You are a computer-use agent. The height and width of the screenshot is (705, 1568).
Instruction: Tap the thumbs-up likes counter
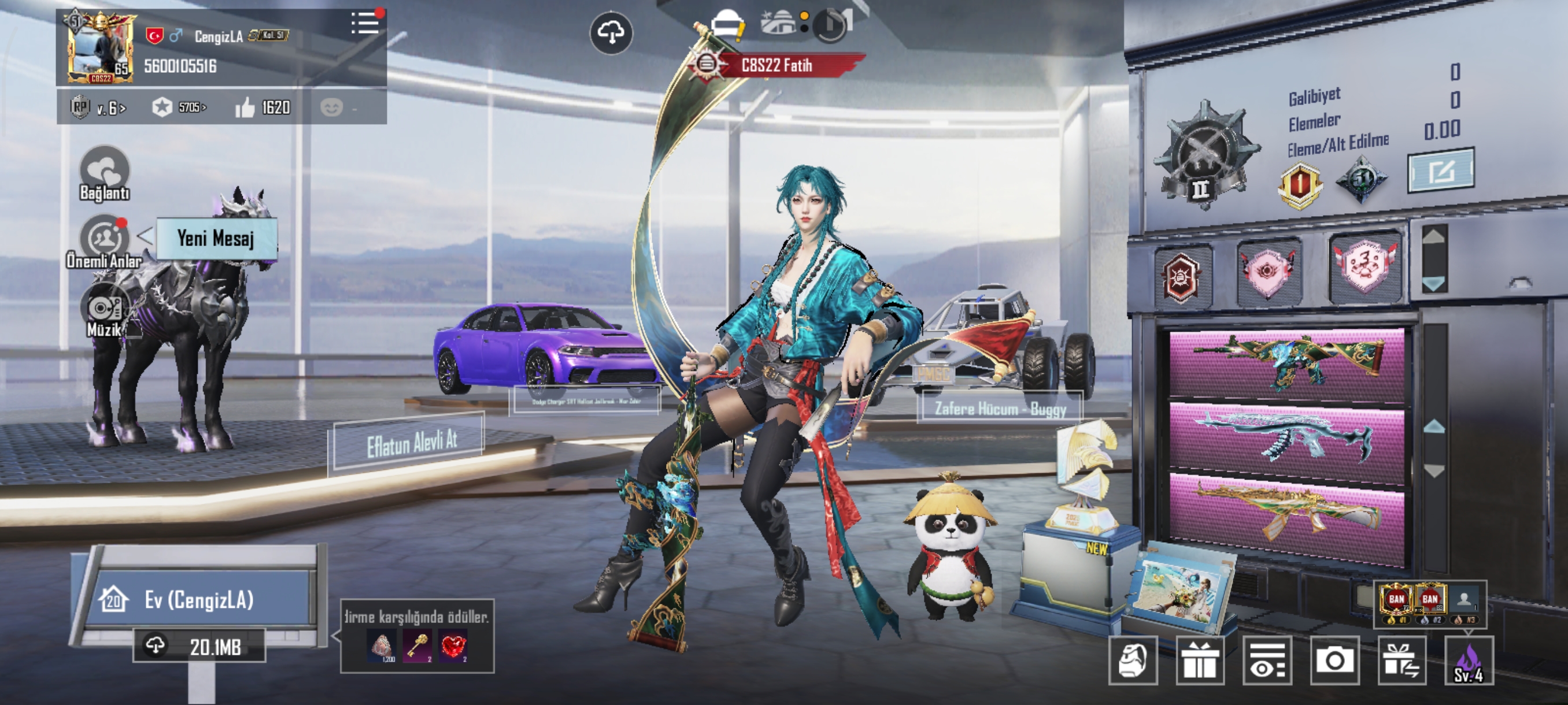[263, 107]
